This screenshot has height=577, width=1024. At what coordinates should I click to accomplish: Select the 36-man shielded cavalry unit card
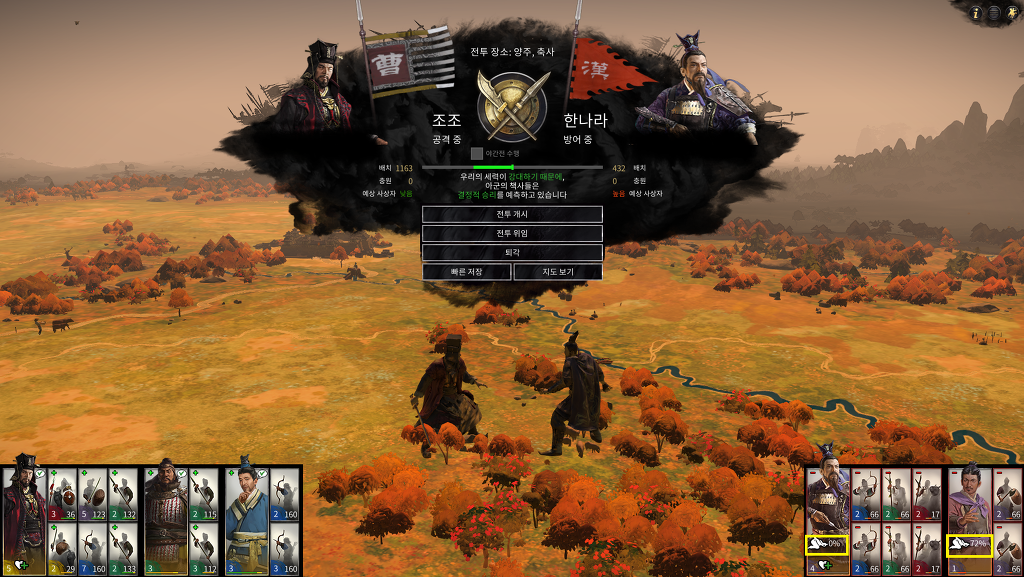pyautogui.click(x=62, y=493)
